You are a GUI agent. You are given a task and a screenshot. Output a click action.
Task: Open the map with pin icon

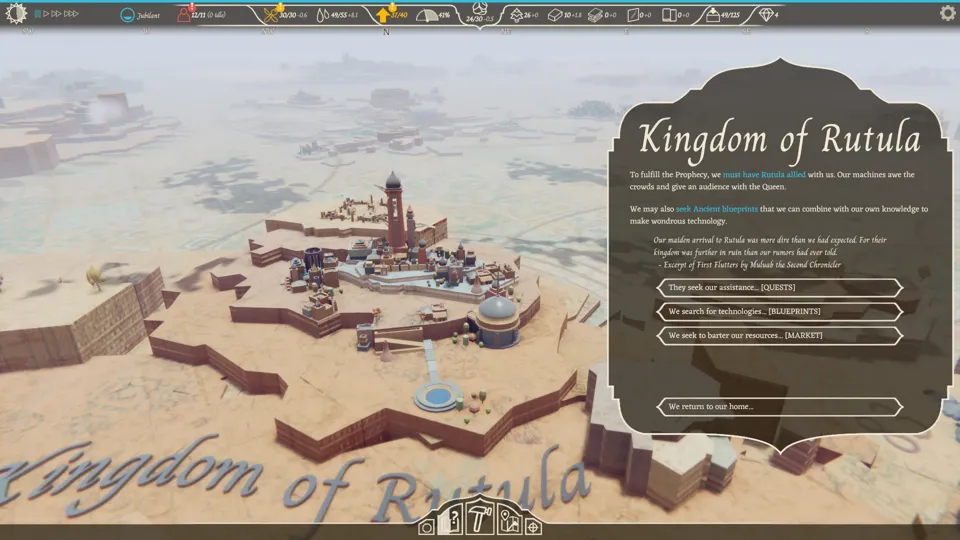pyautogui.click(x=508, y=521)
